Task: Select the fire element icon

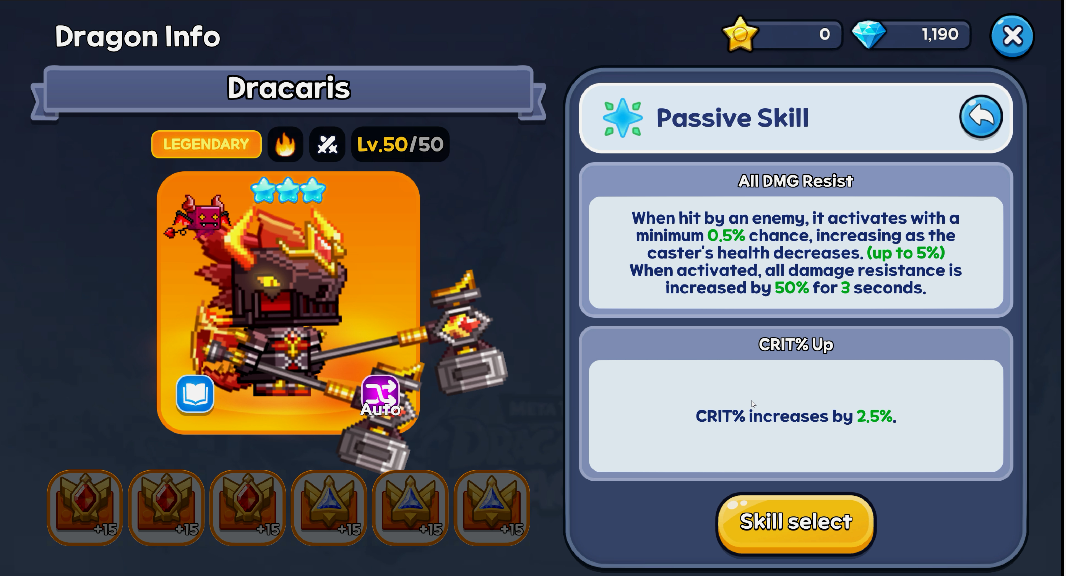Action: [x=285, y=144]
